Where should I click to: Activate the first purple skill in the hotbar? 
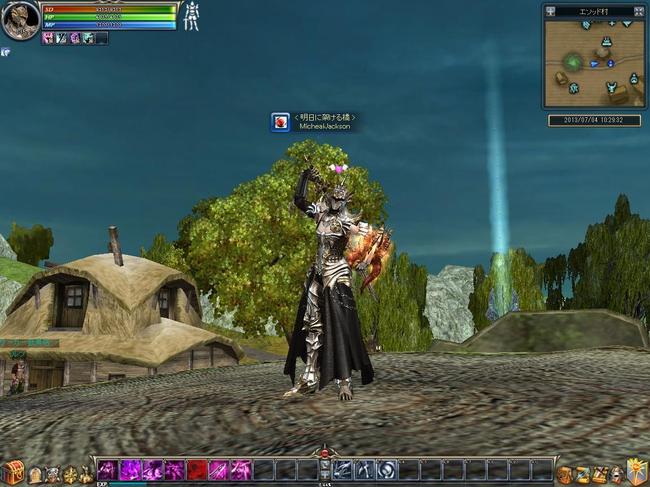pos(107,470)
